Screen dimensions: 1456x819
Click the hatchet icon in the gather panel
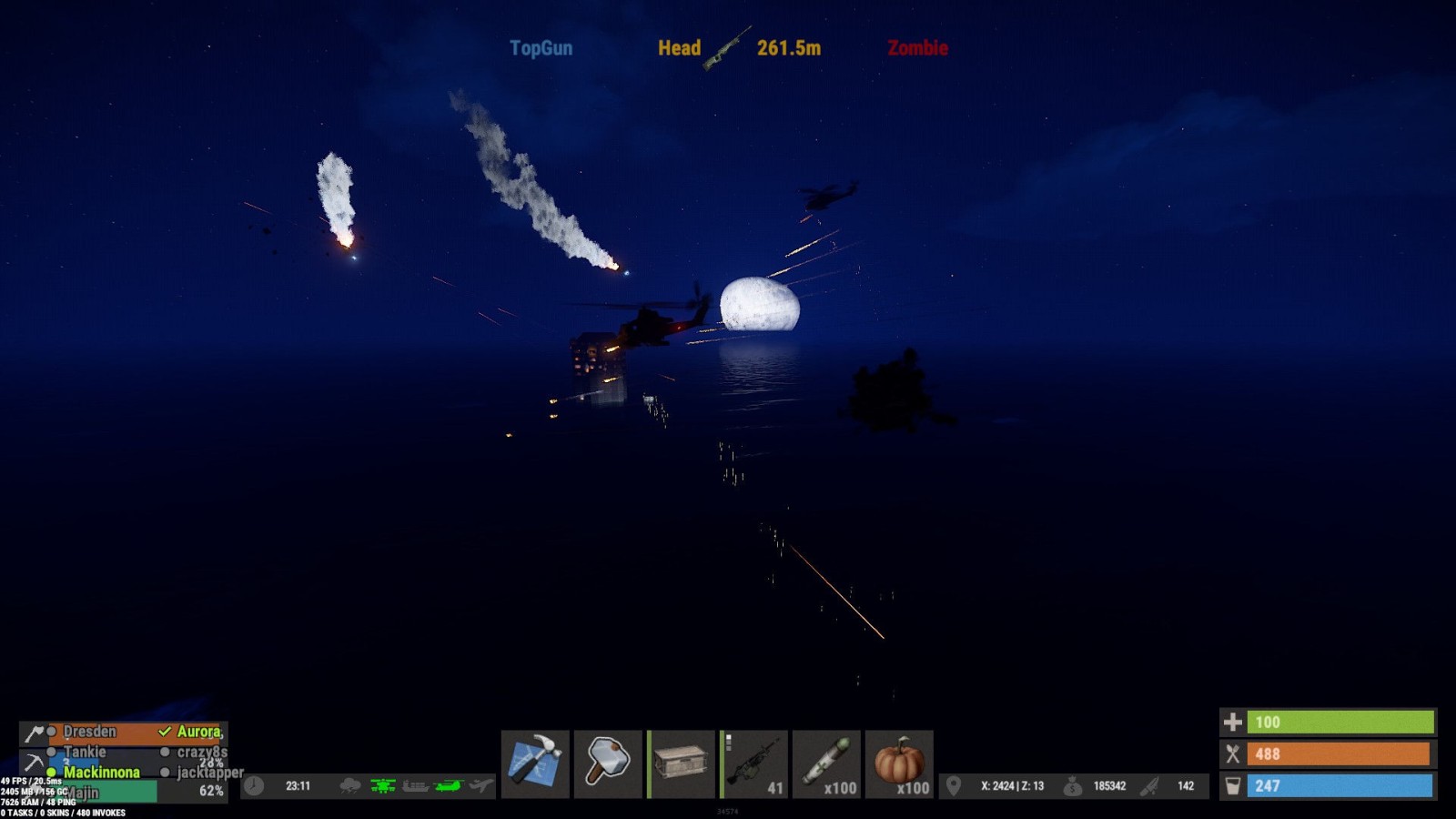34,733
